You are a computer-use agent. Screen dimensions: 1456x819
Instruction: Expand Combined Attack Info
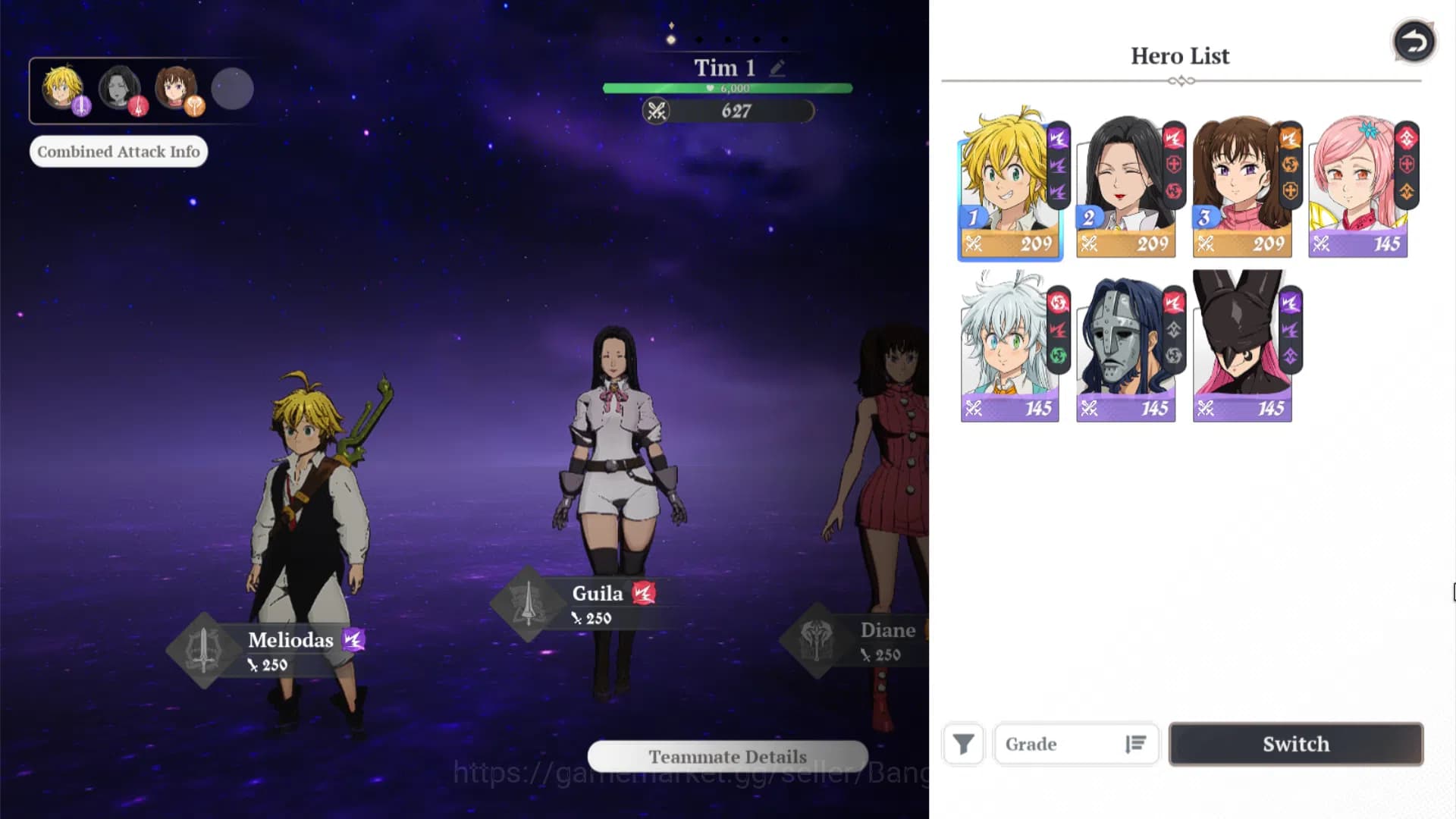point(118,151)
